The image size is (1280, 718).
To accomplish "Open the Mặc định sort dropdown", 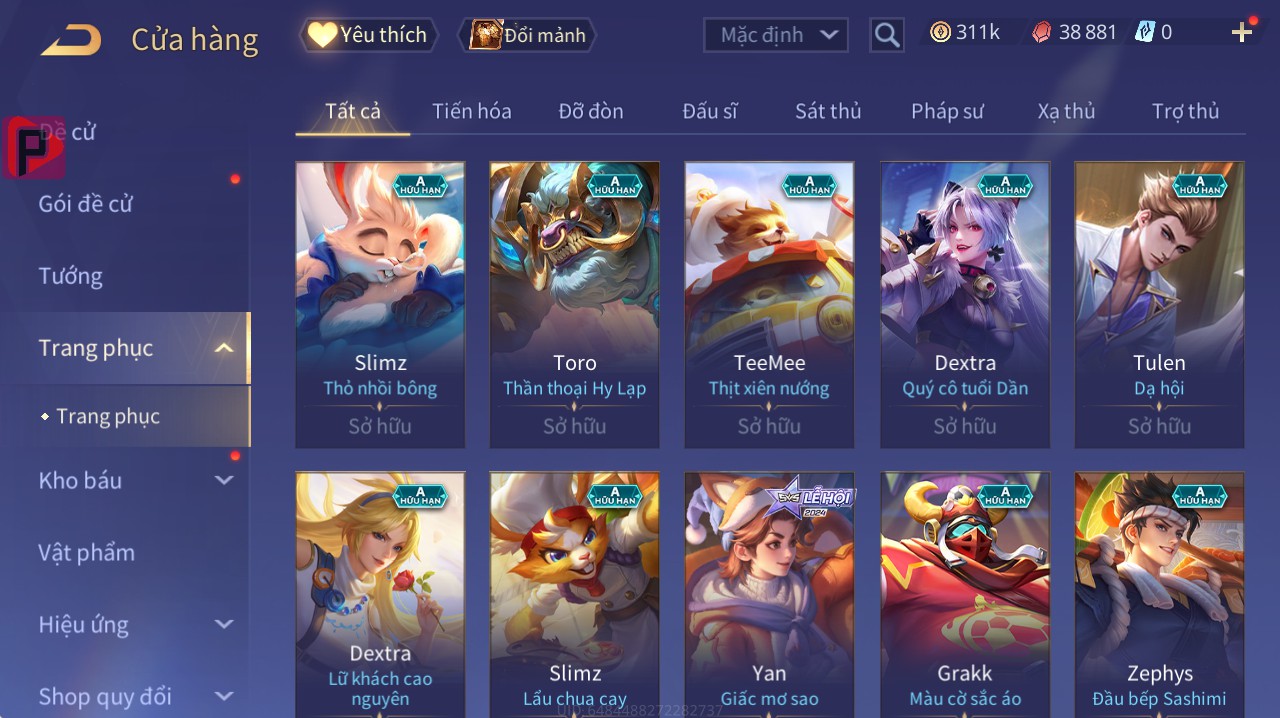I will [775, 35].
